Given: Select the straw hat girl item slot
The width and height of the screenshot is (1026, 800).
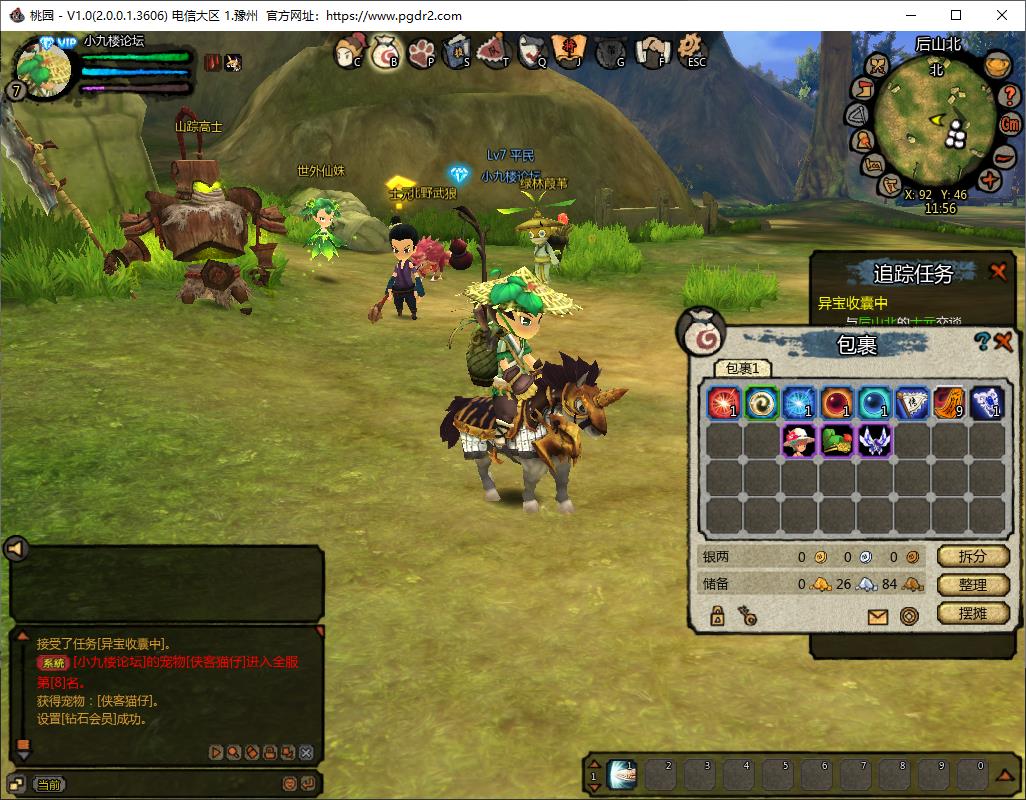Looking at the screenshot, I should [x=798, y=441].
